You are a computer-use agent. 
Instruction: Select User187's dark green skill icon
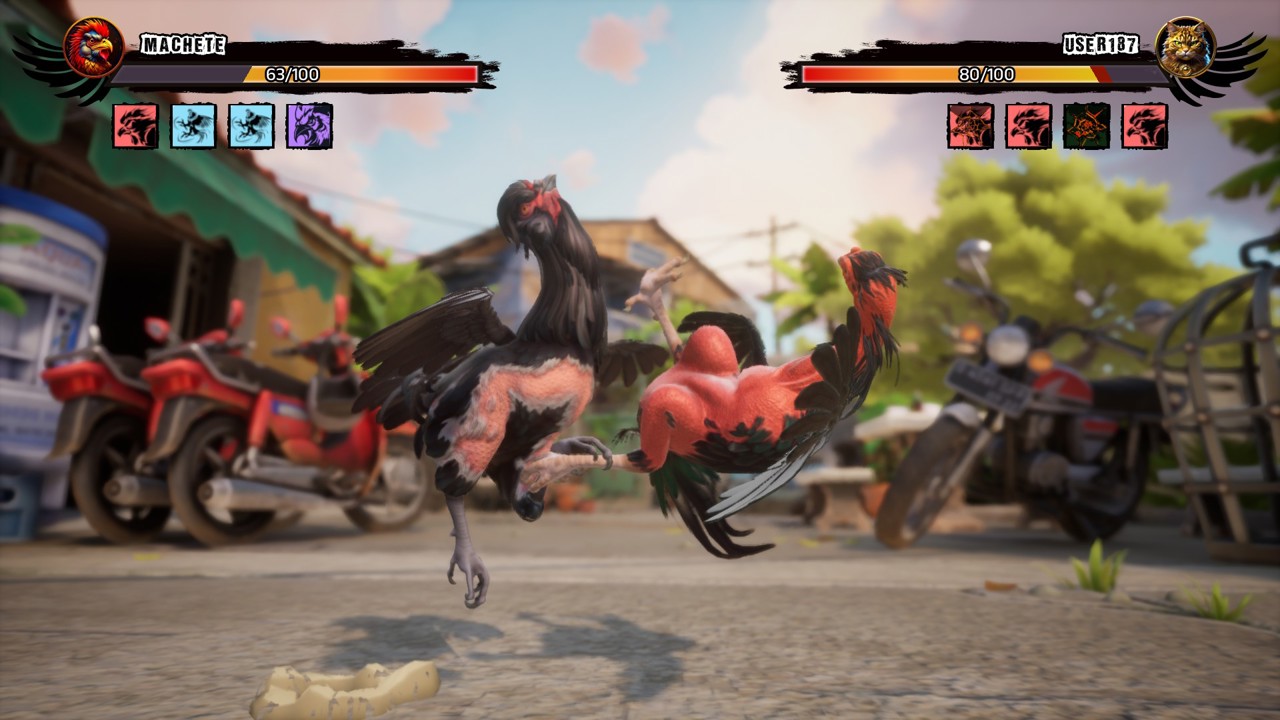point(1087,126)
